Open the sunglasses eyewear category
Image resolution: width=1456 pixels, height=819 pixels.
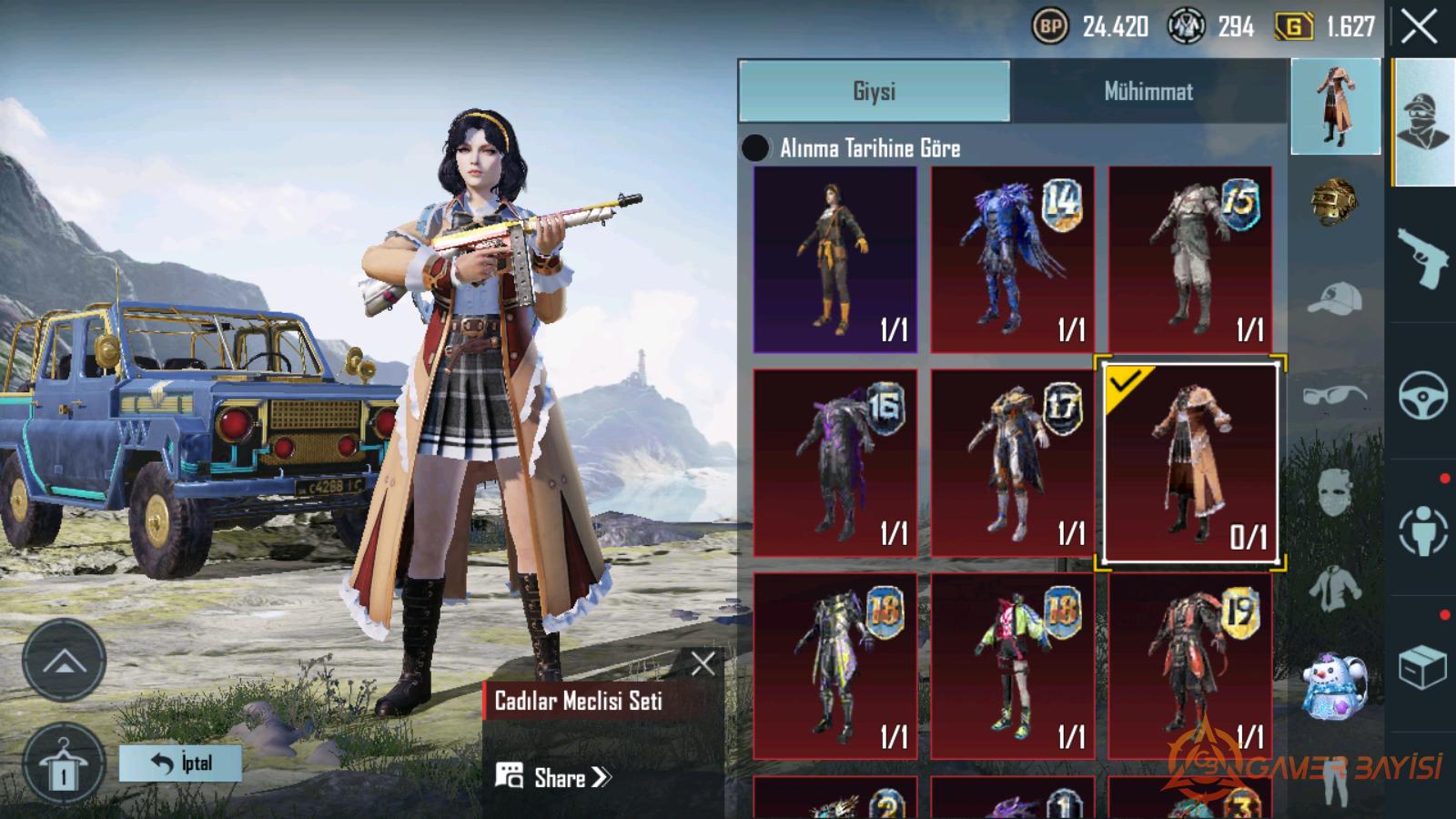[1334, 396]
